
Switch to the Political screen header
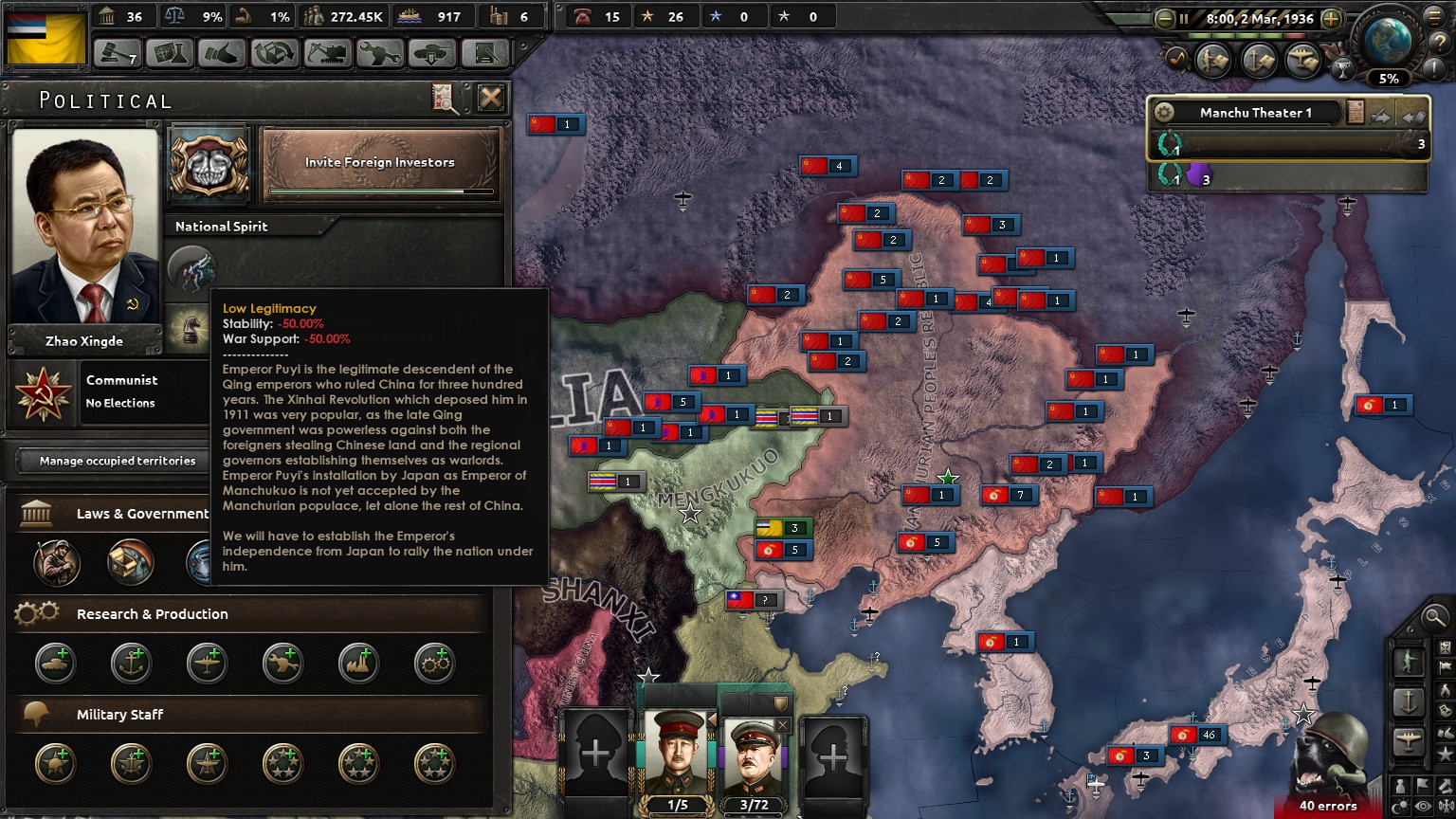pos(104,100)
